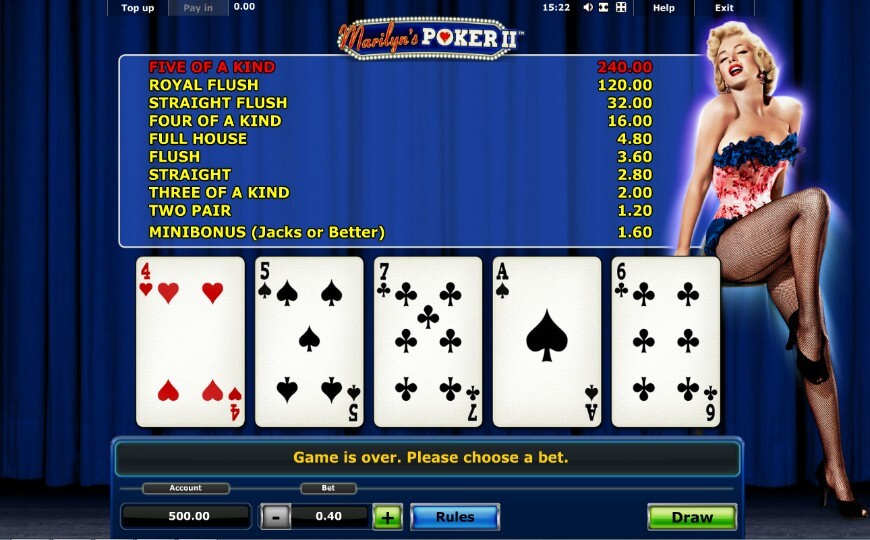Pick the seven of clubs card
Viewport: 870px width, 540px height.
pos(428,341)
